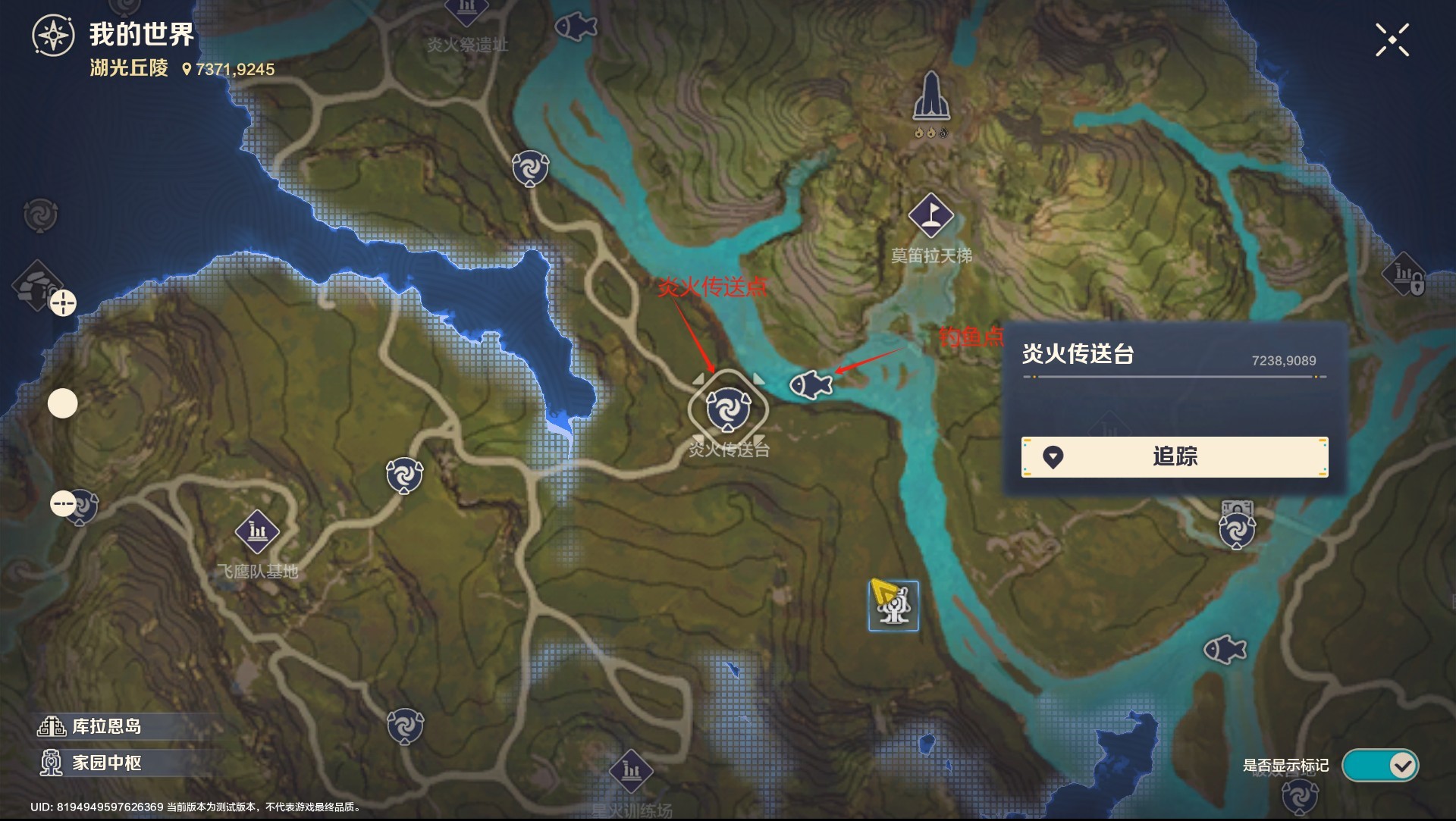1456x821 pixels.
Task: Select the tower marker above 莫笛拉天梯
Action: tap(931, 97)
